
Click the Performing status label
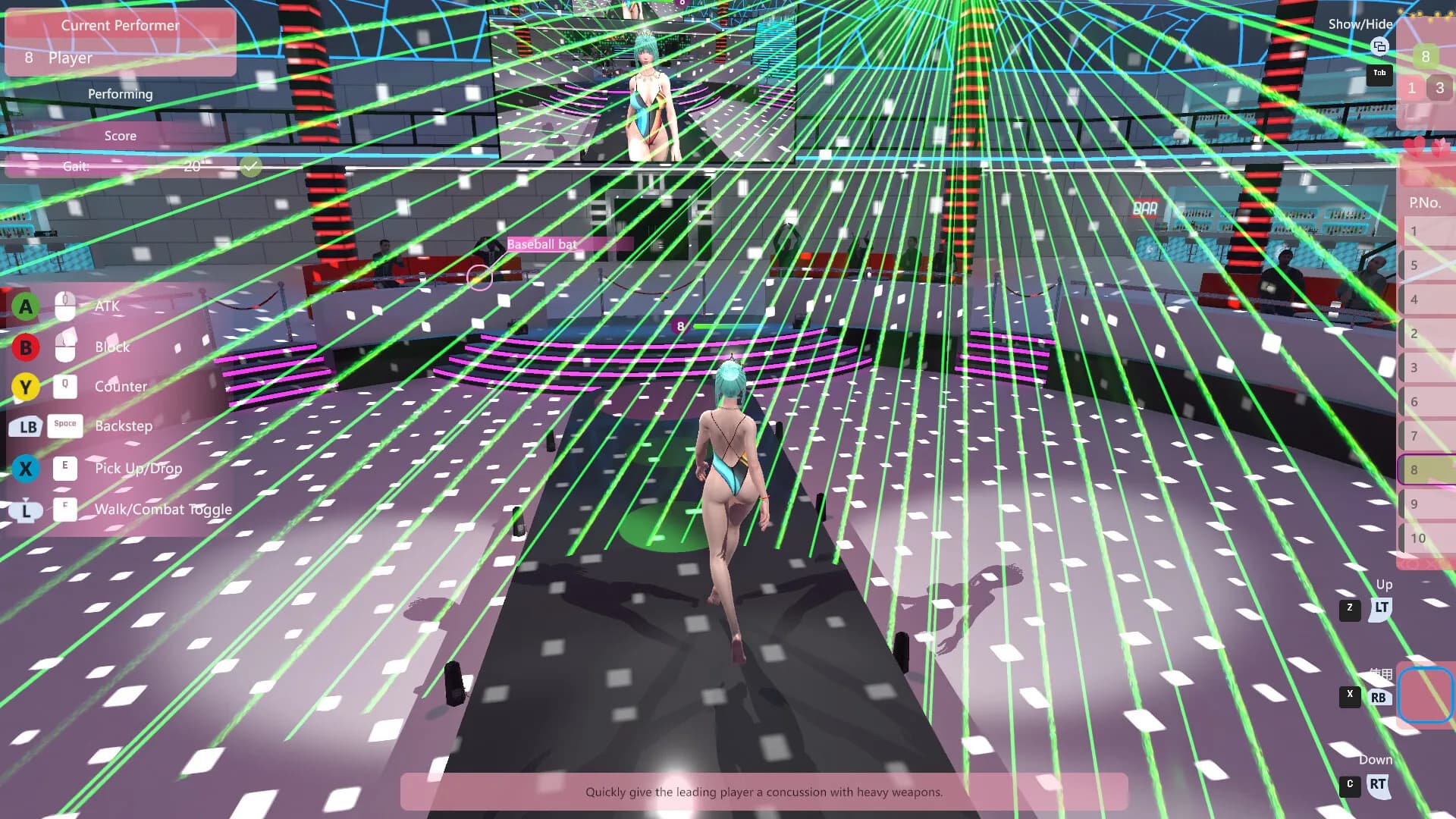(x=120, y=94)
